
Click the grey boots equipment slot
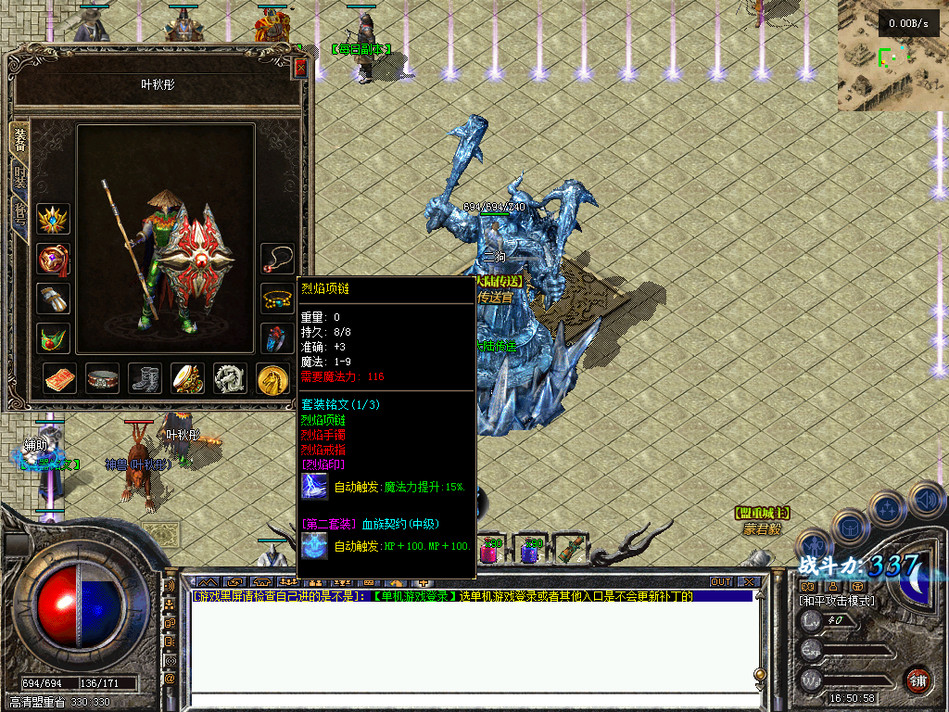[x=145, y=378]
